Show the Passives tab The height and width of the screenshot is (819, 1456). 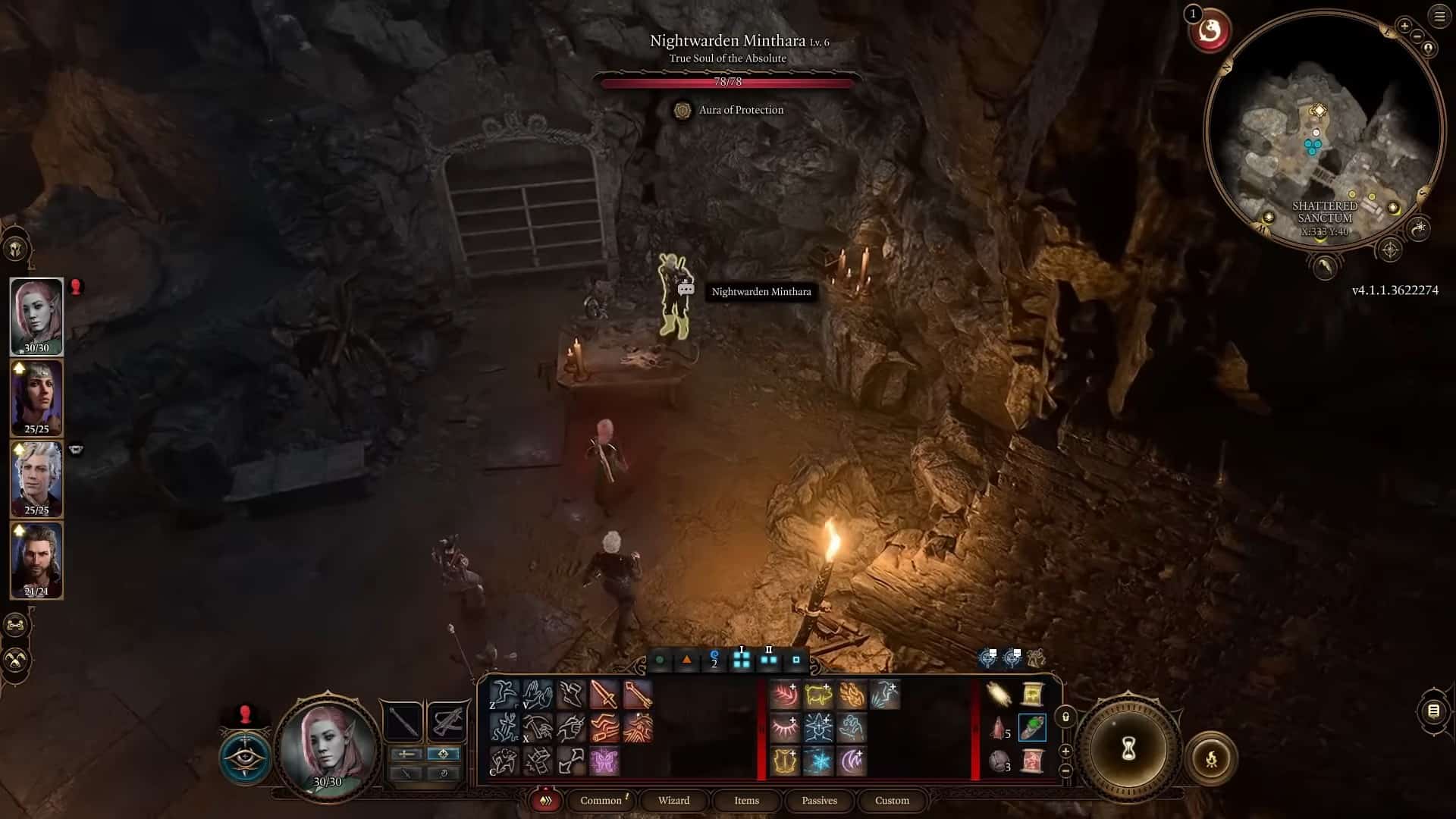pyautogui.click(x=819, y=800)
